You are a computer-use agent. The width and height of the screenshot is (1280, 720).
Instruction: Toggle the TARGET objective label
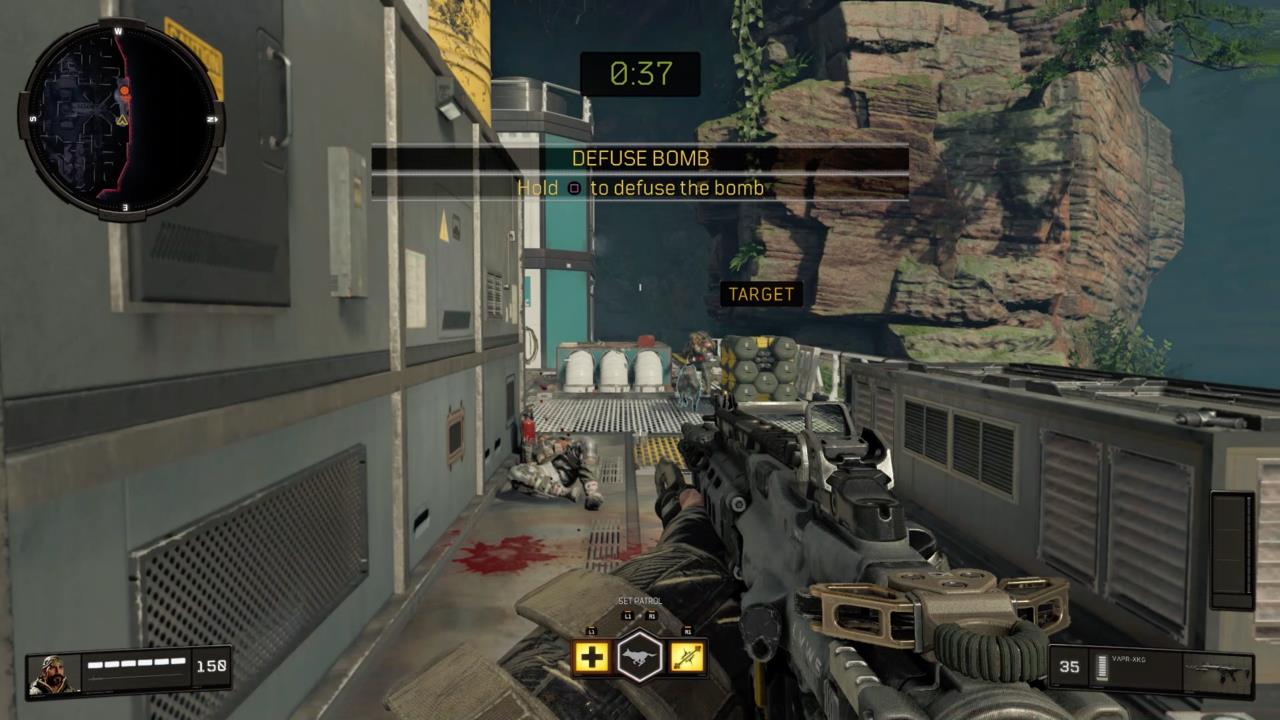point(763,294)
